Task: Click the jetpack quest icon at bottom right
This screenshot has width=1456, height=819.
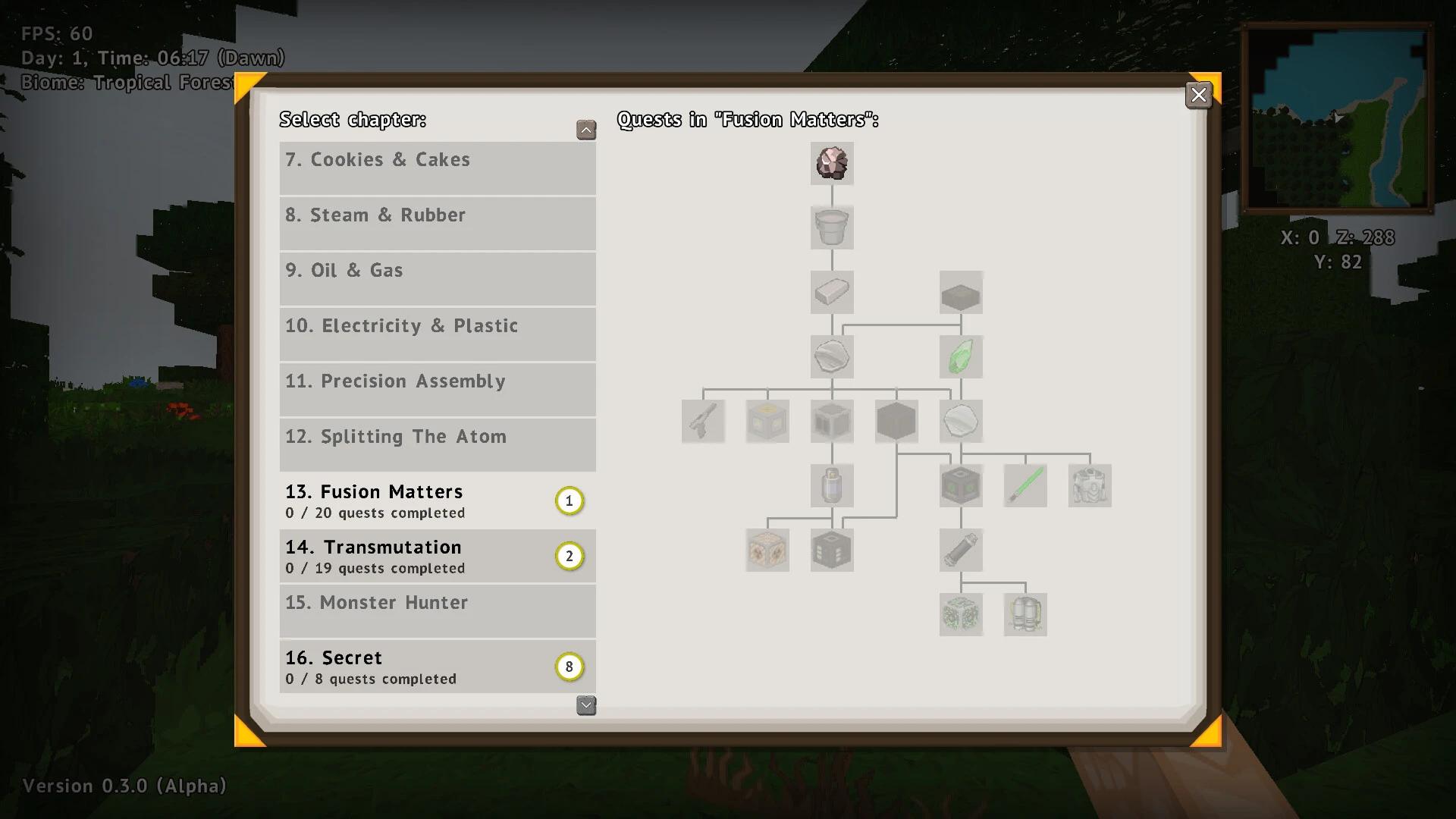Action: pos(1025,614)
